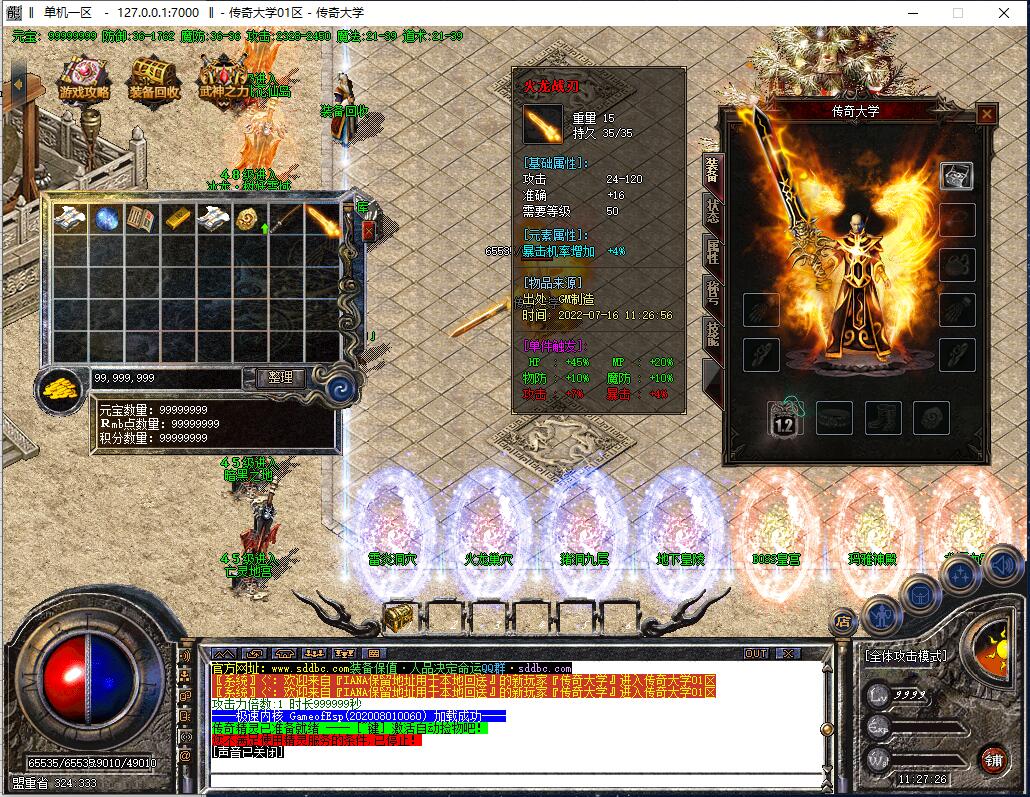Screen dimensions: 1030x797
Task: Use the treasure chest in the hotbar
Action: coord(399,616)
